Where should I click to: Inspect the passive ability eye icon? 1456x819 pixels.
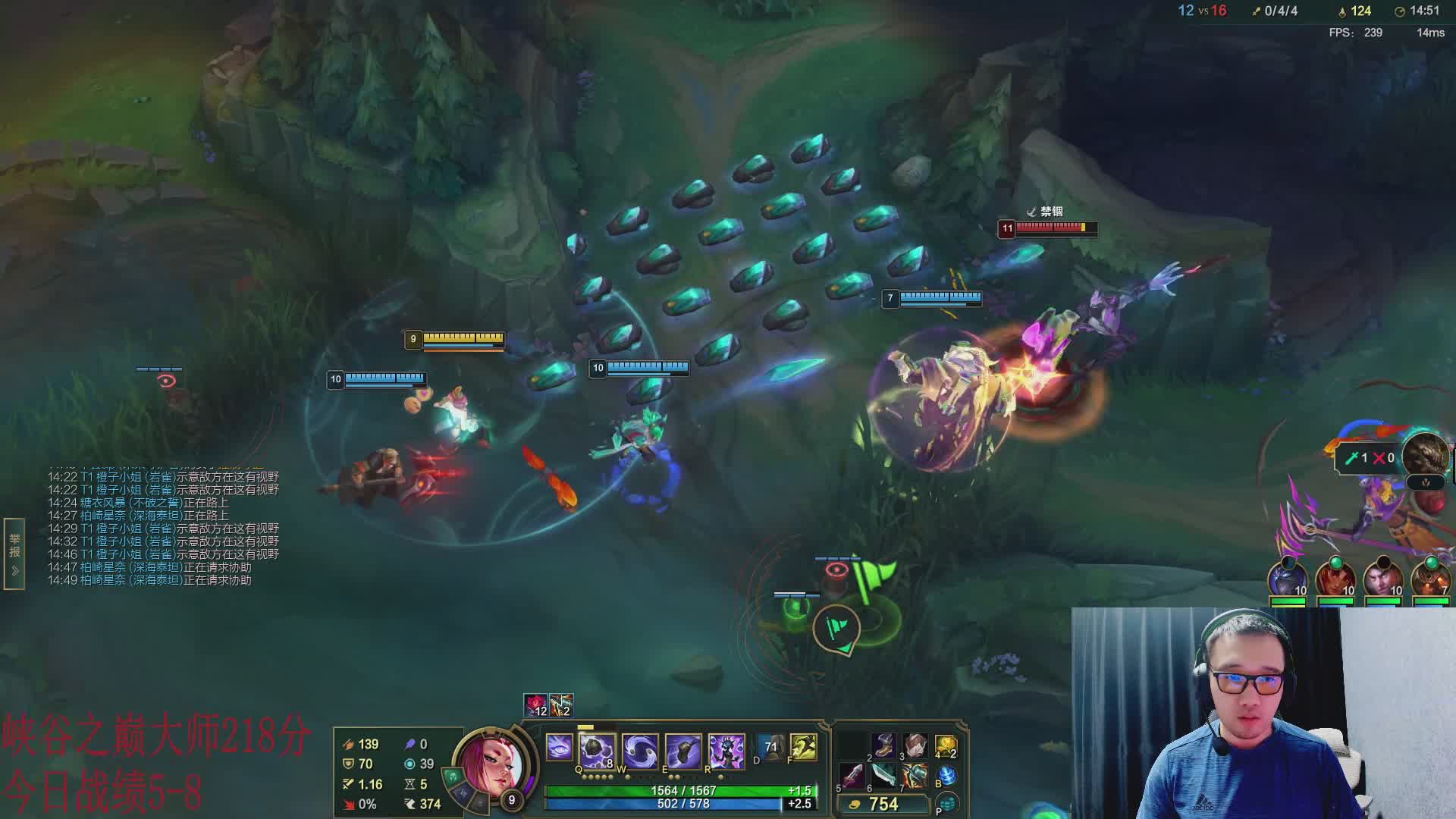(560, 748)
